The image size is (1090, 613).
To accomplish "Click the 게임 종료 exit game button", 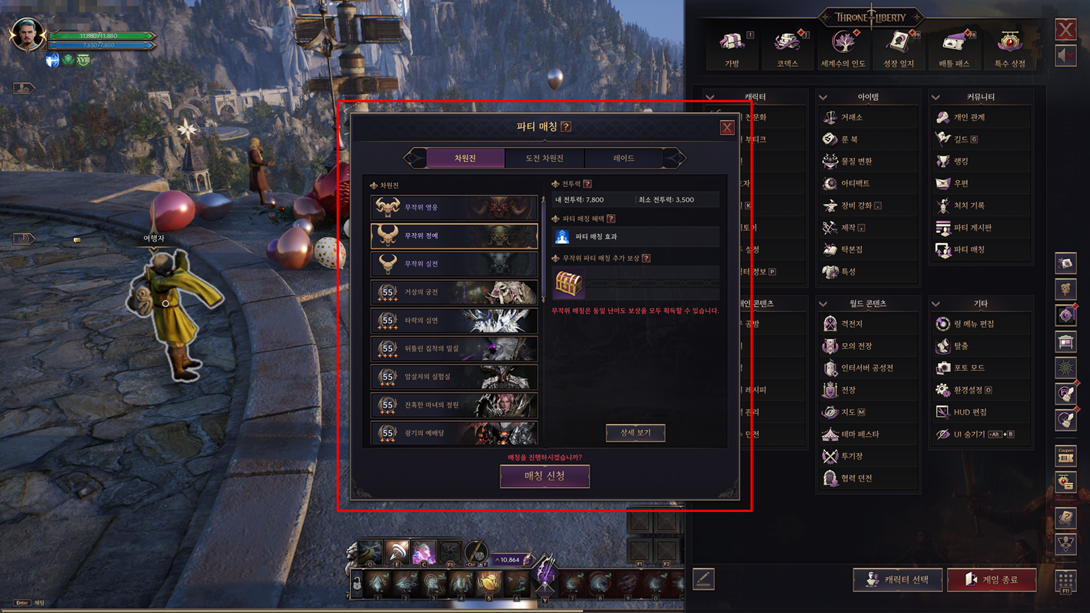I will (x=991, y=580).
